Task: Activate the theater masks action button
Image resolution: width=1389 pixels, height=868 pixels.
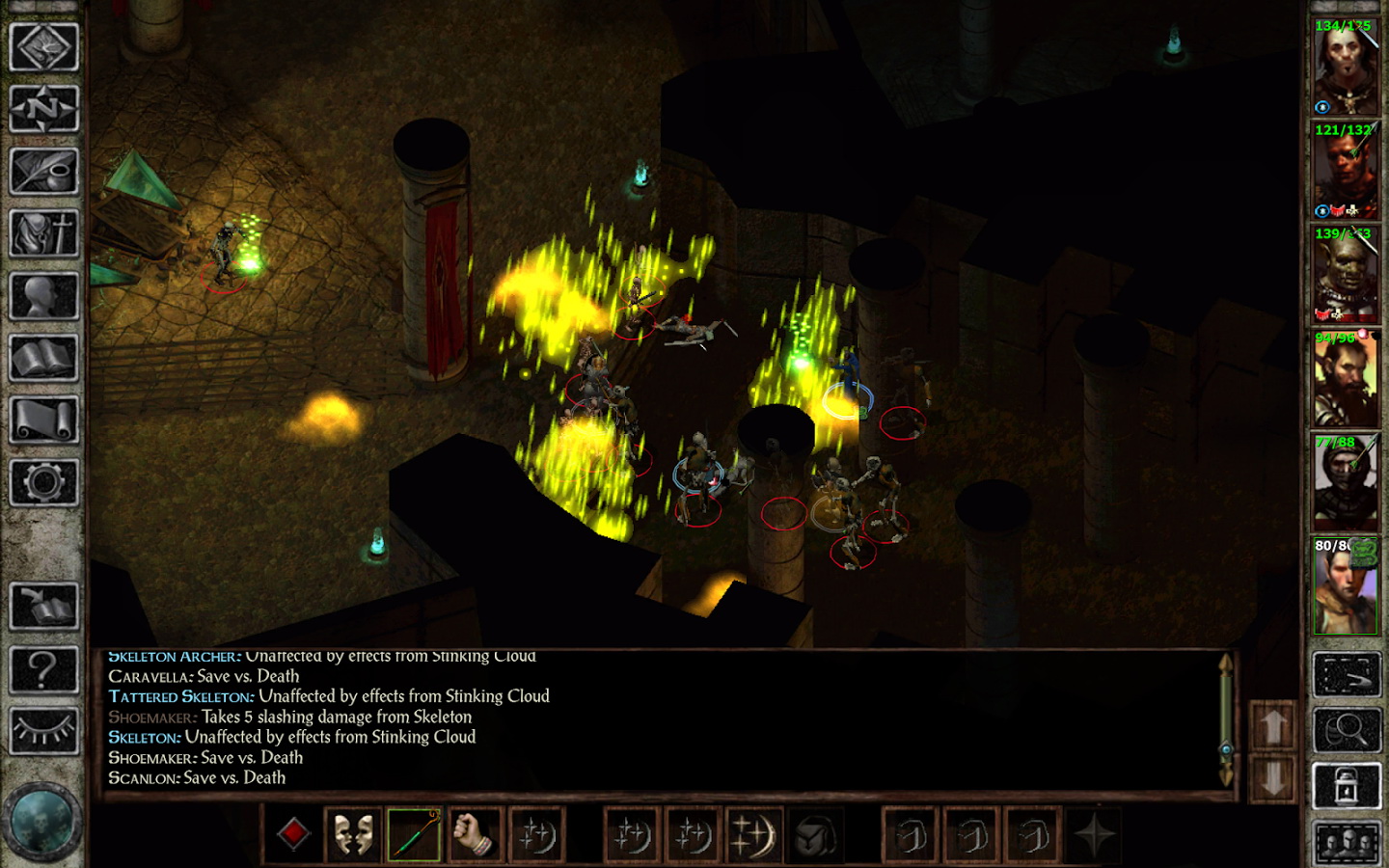Action: pos(353,834)
